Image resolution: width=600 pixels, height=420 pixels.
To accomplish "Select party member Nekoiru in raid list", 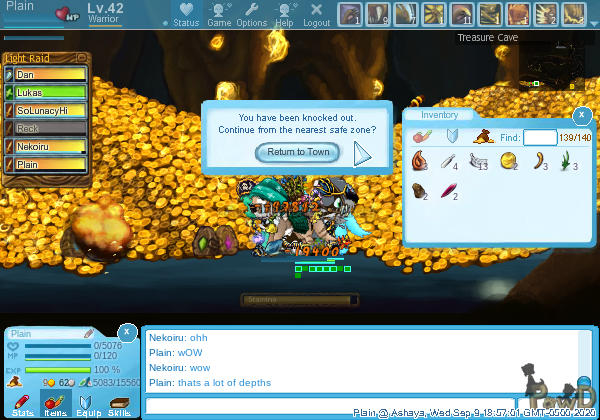I will click(47, 146).
